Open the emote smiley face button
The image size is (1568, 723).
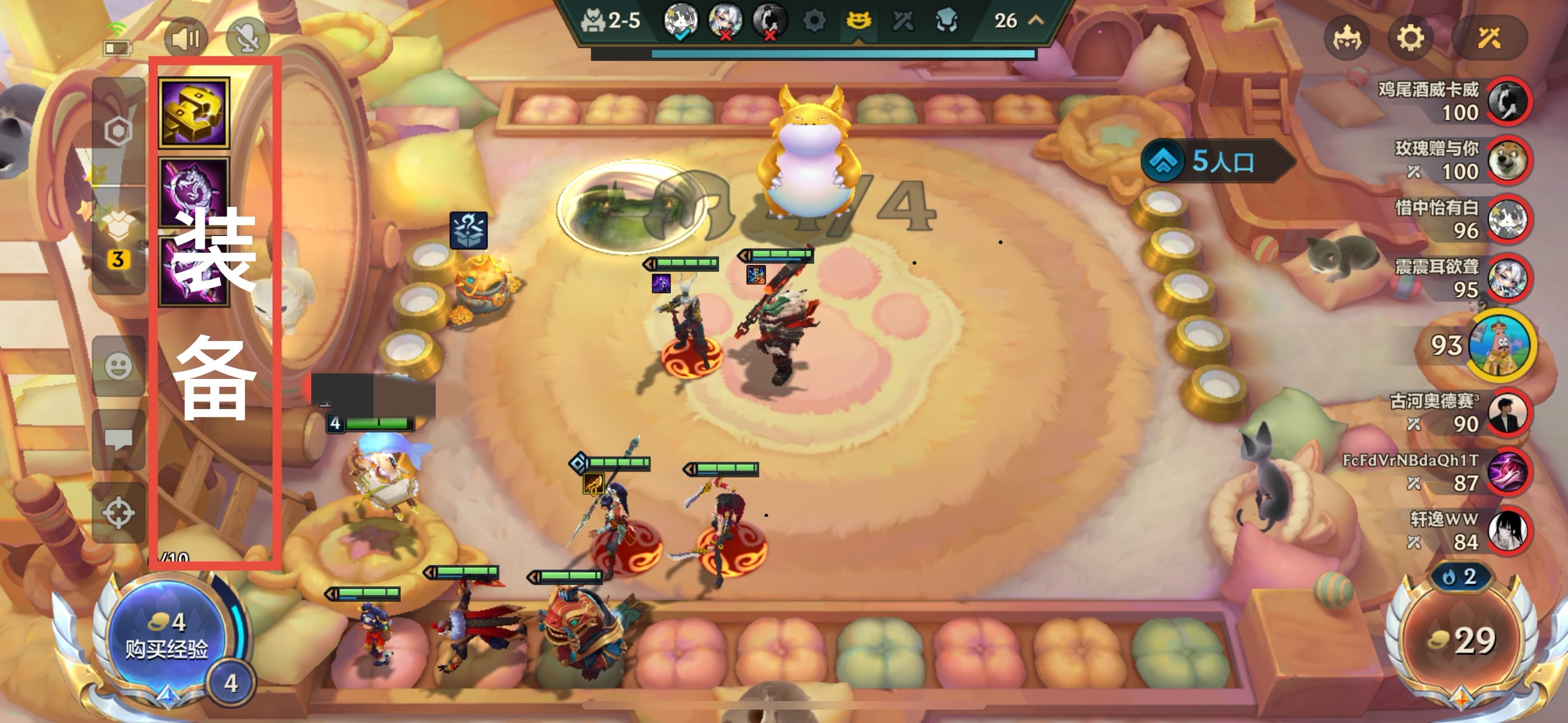(x=118, y=367)
